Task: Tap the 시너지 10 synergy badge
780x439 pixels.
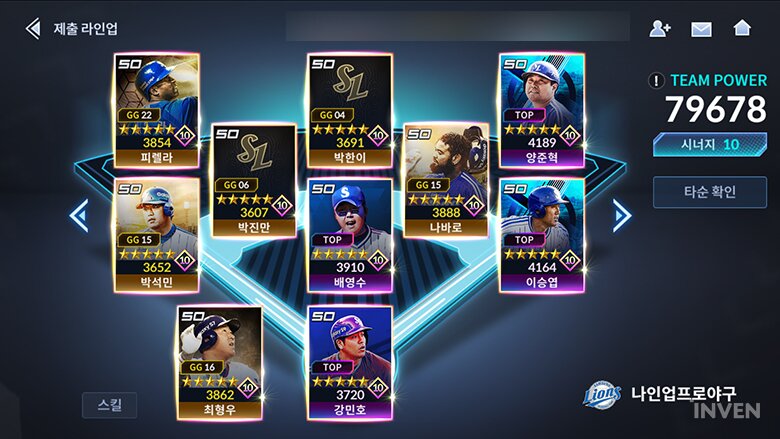Action: 710,145
